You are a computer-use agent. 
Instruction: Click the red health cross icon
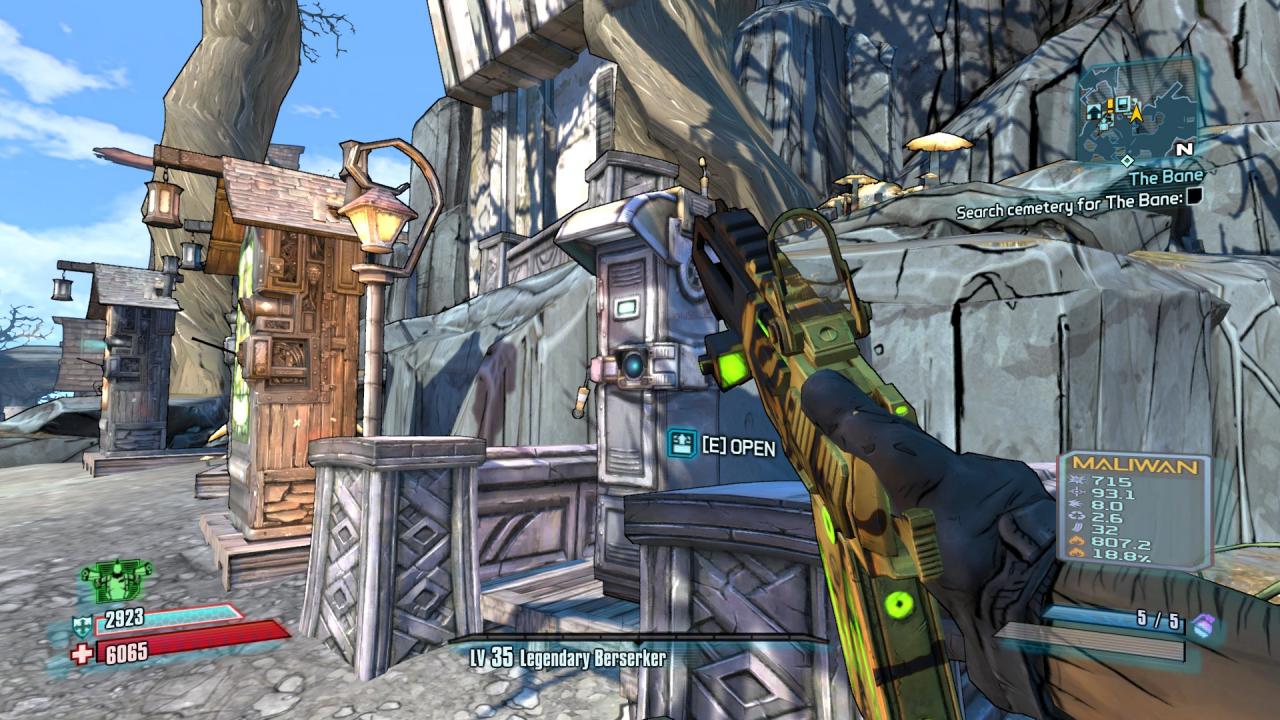83,653
